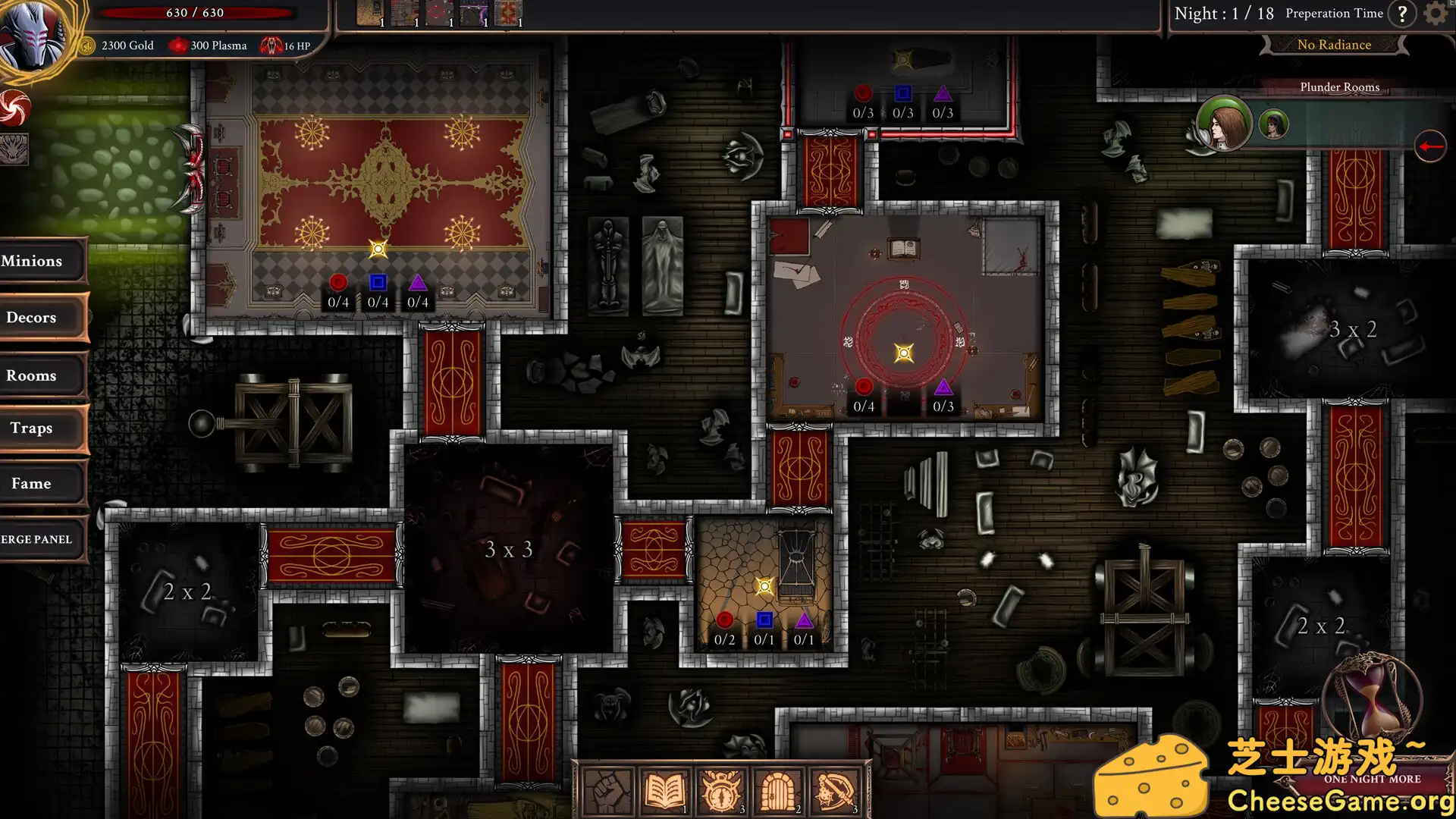Click the red arrow collapse button
Image resolution: width=1456 pixels, height=819 pixels.
(x=1430, y=146)
